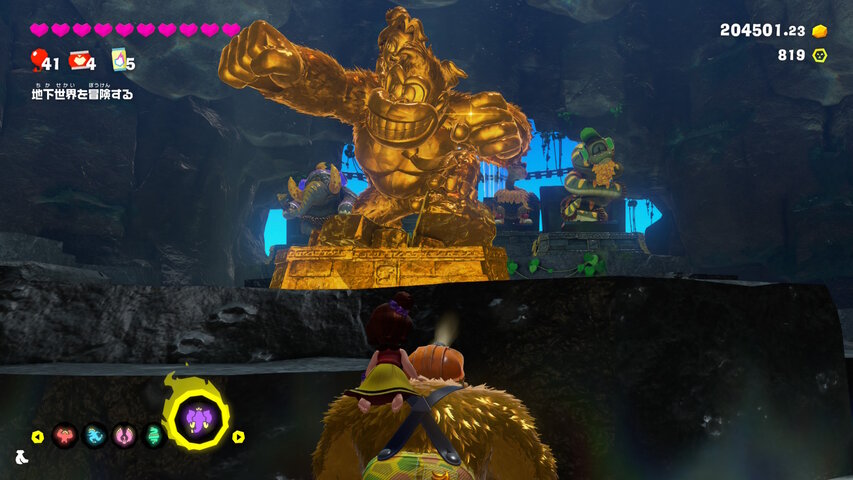853x480 pixels.
Task: Select the red heart juice can icon
Action: pos(79,60)
